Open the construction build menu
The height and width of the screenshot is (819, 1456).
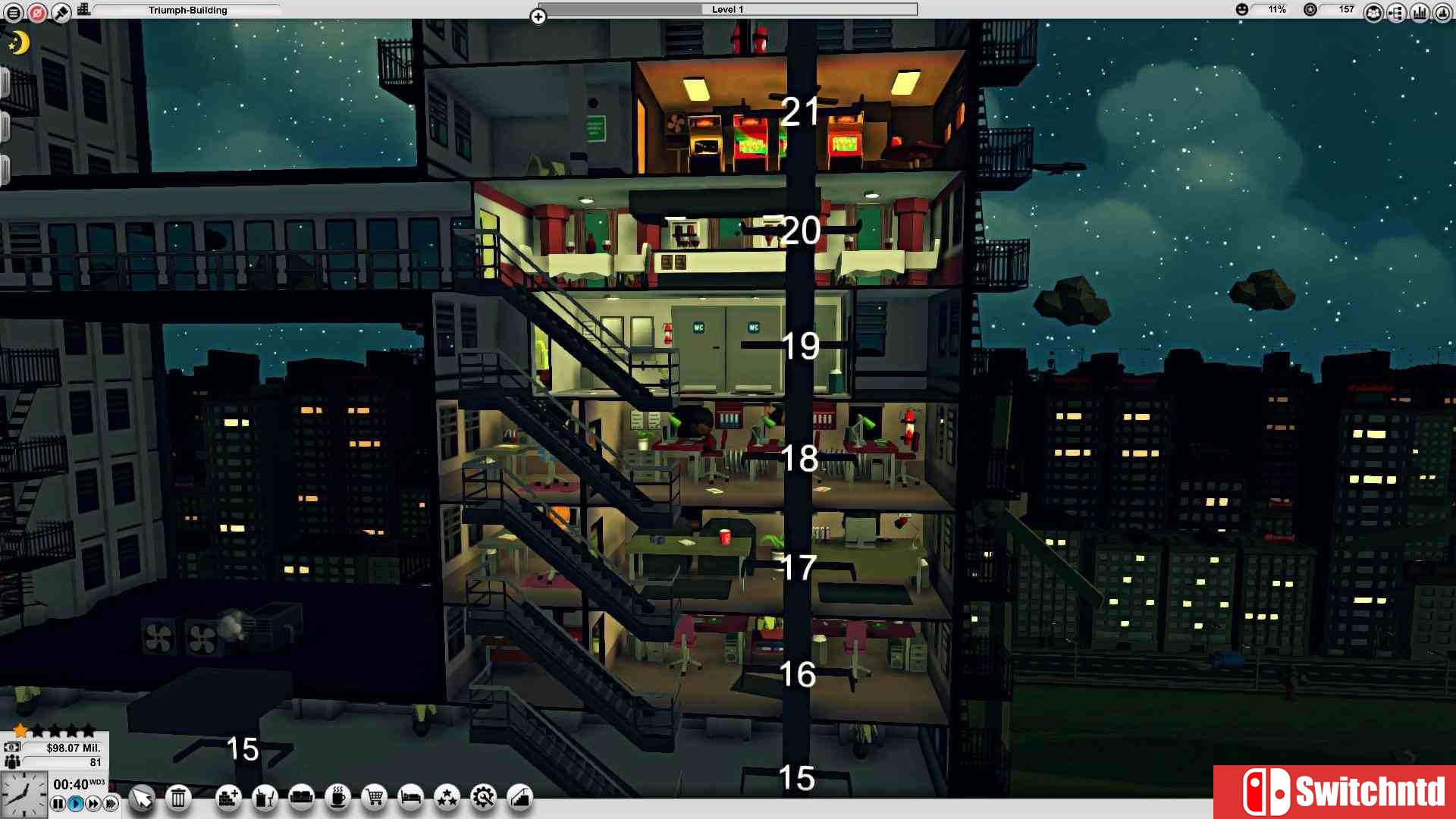[227, 799]
